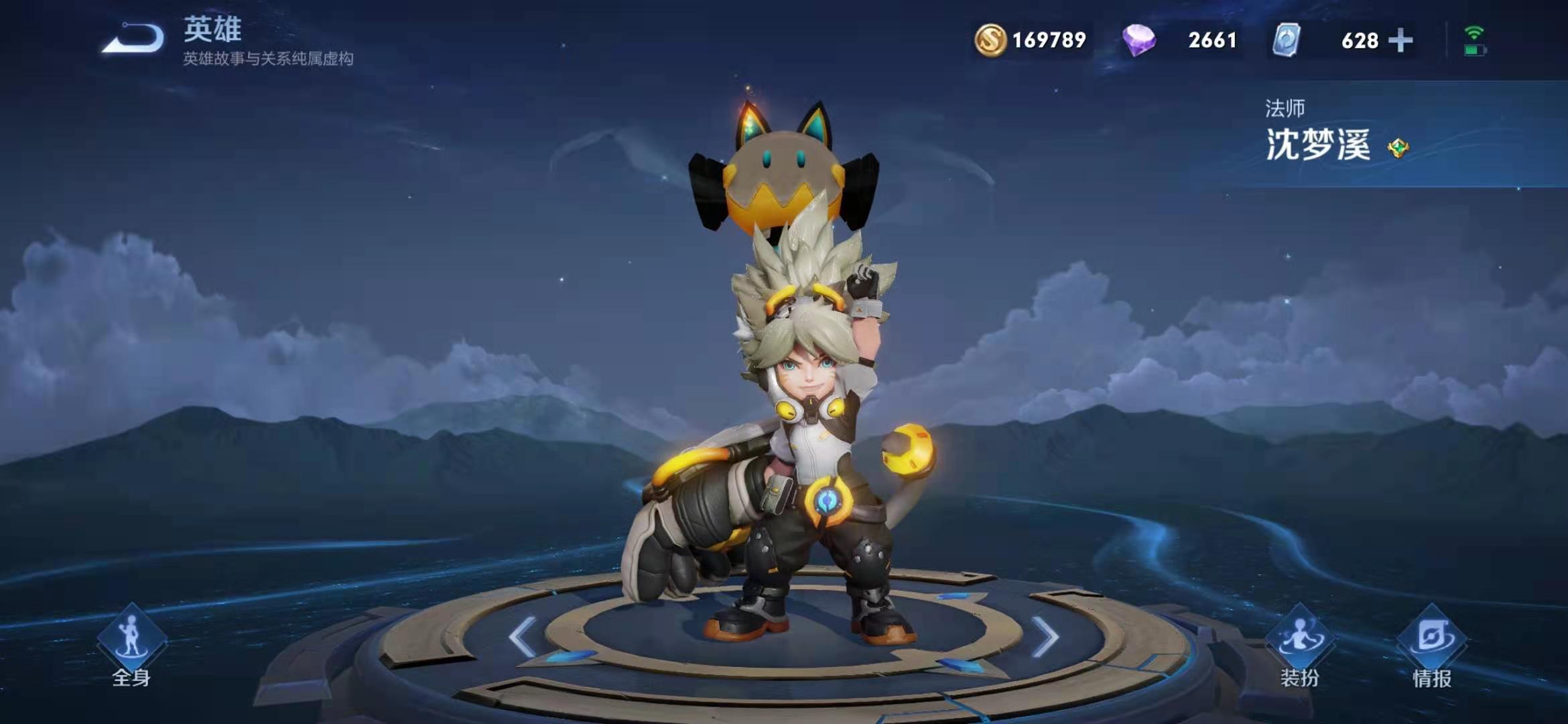Switch to the previous hero with left arrow

coord(523,636)
